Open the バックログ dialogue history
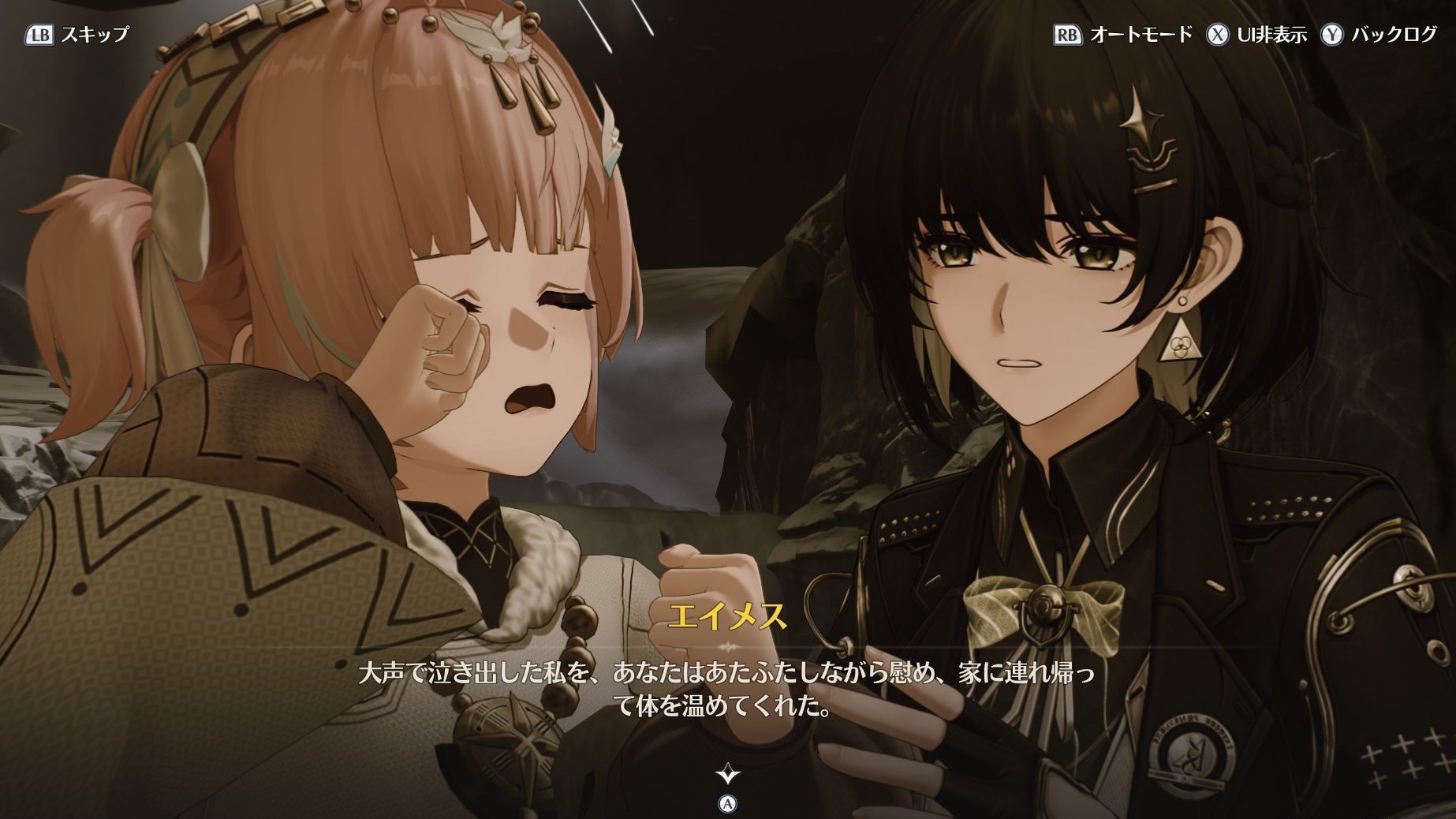 click(1379, 35)
